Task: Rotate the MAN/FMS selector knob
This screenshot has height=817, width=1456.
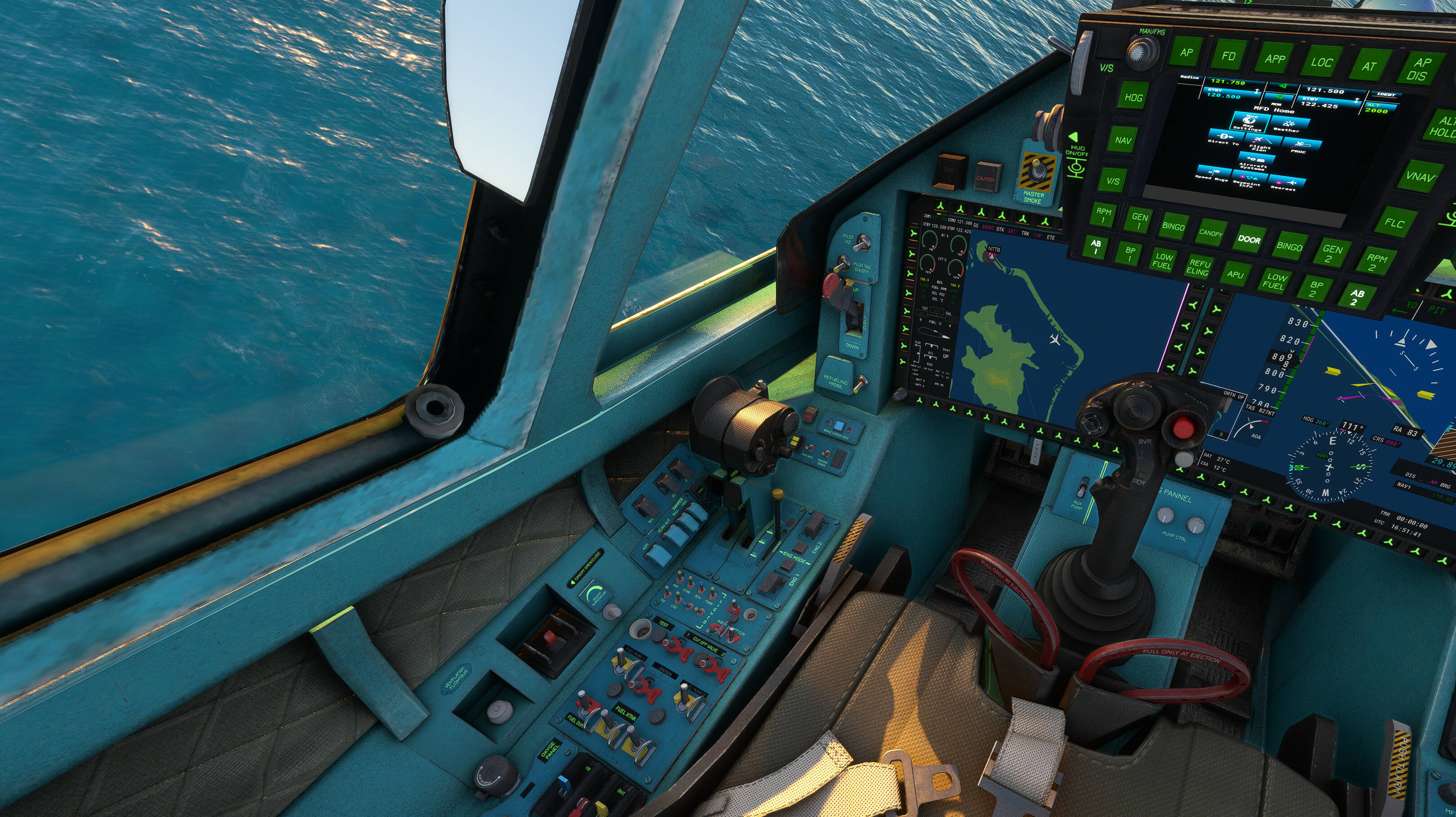Action: pos(1142,52)
